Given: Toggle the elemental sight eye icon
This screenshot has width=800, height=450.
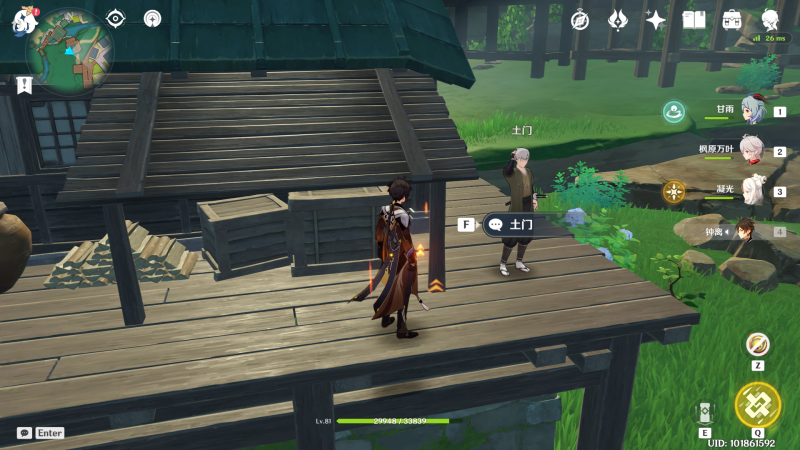Looking at the screenshot, I should [x=116, y=18].
